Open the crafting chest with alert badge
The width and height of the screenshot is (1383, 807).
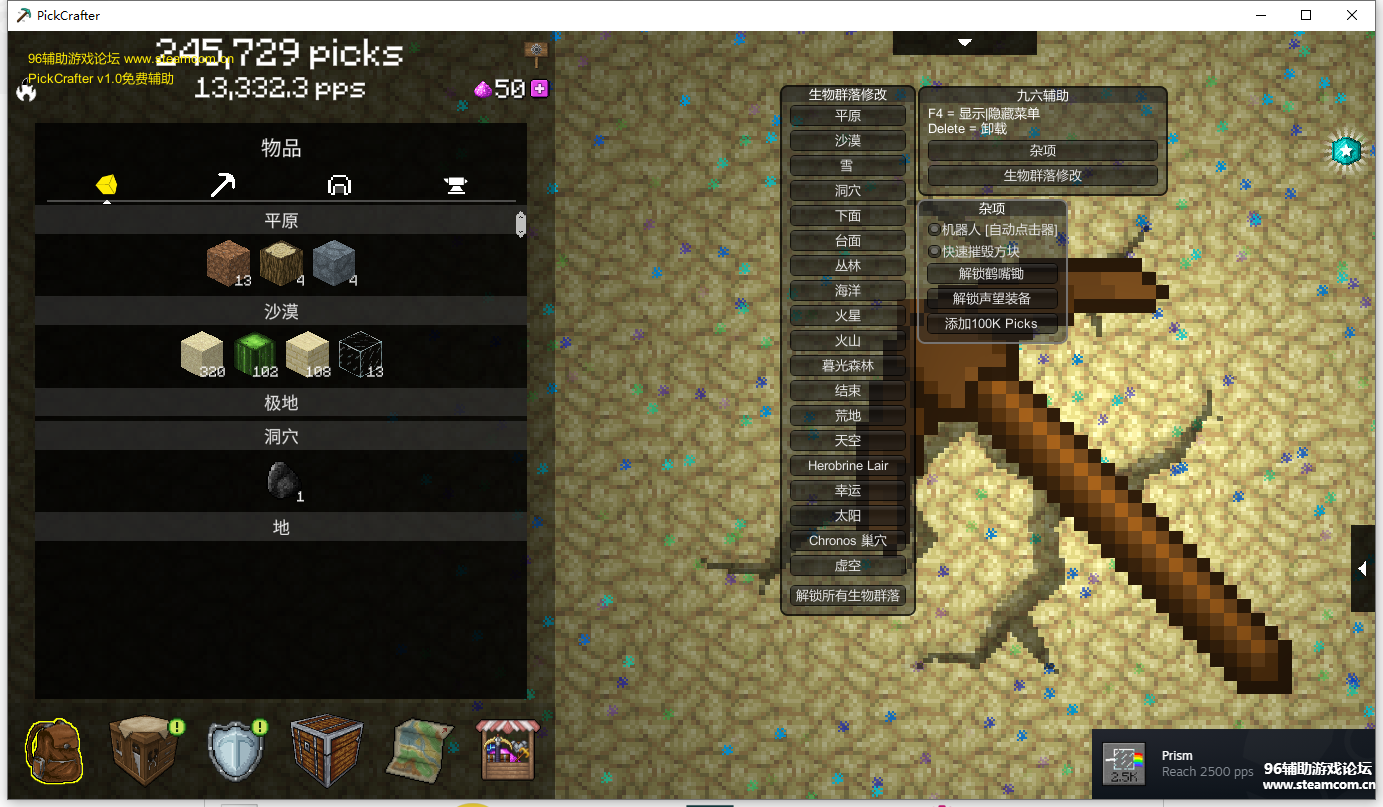point(145,750)
